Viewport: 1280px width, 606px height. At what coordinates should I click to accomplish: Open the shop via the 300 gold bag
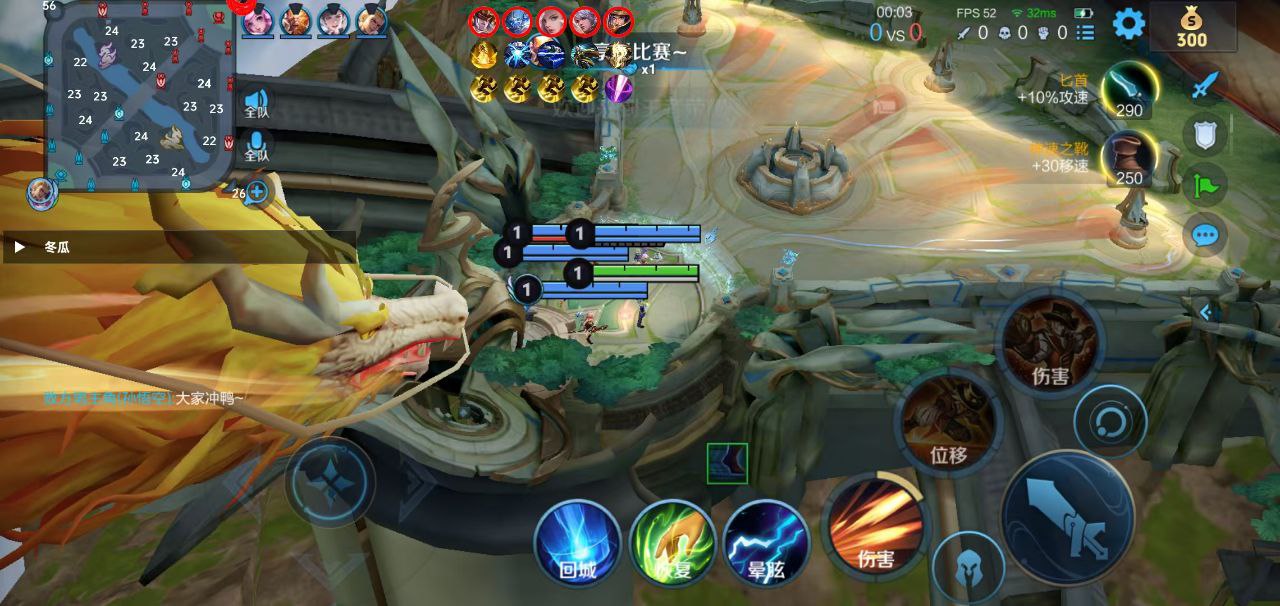click(1191, 26)
